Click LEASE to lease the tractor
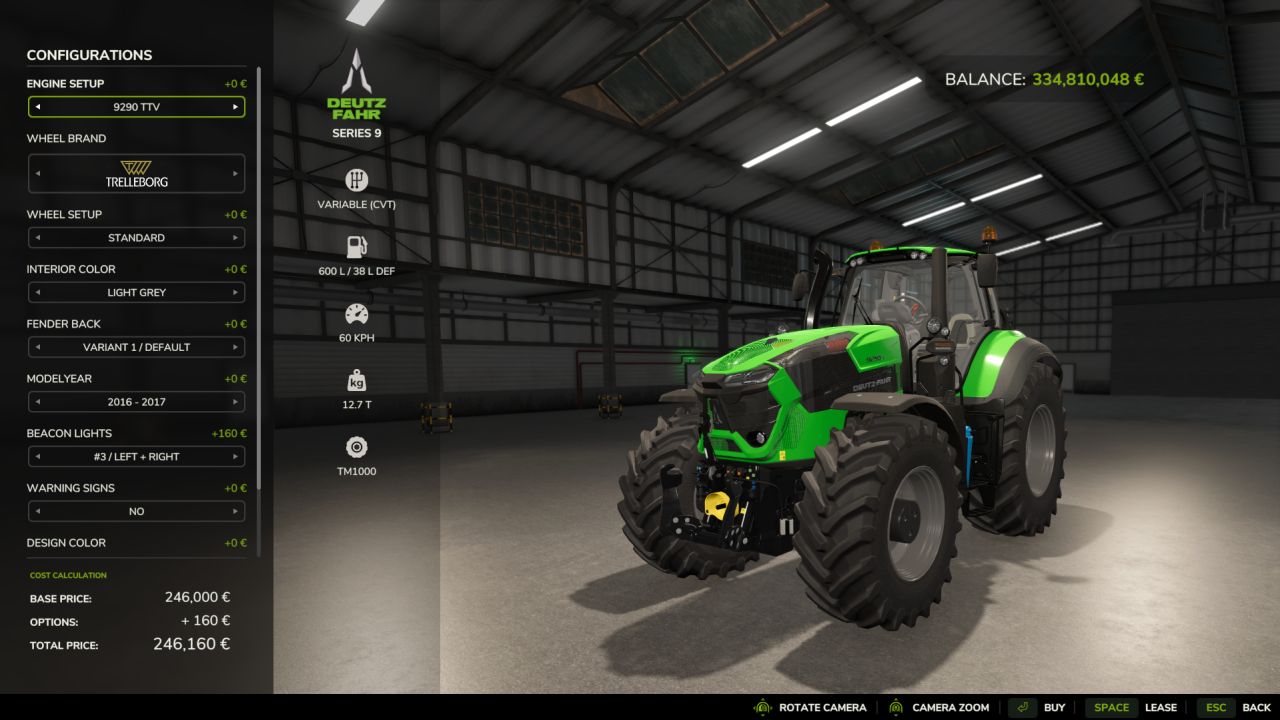1280x720 pixels. tap(1162, 707)
